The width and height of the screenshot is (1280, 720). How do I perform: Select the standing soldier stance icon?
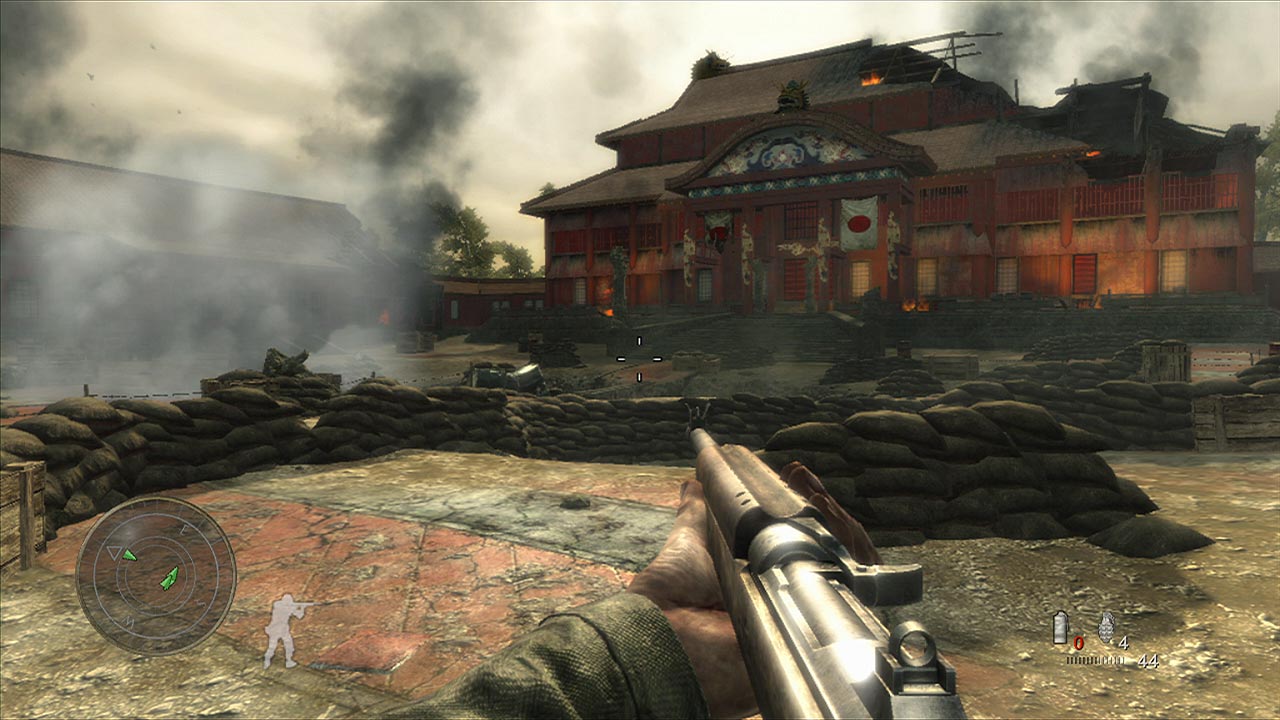point(284,630)
